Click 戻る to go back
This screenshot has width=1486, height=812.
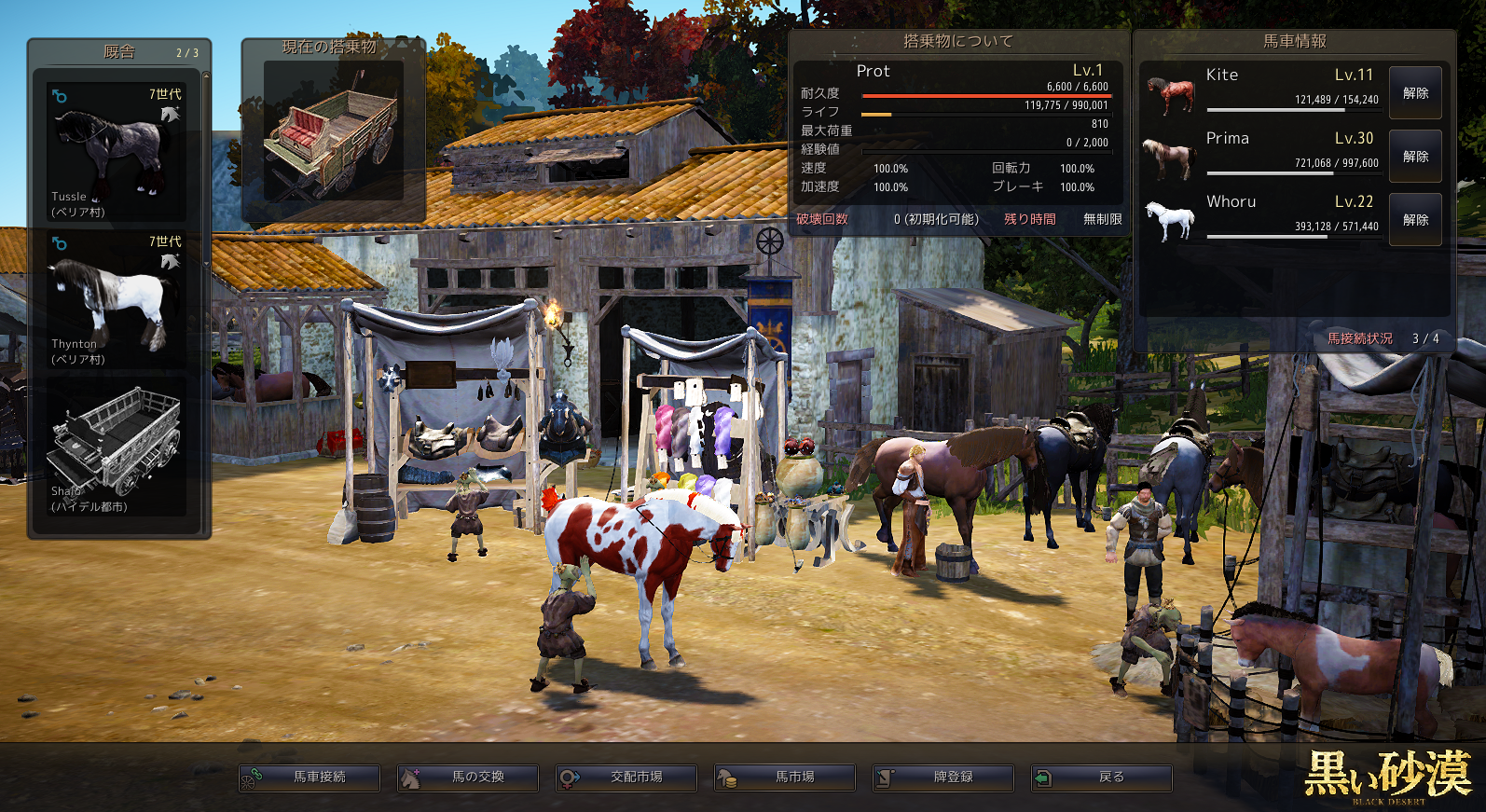point(1102,778)
